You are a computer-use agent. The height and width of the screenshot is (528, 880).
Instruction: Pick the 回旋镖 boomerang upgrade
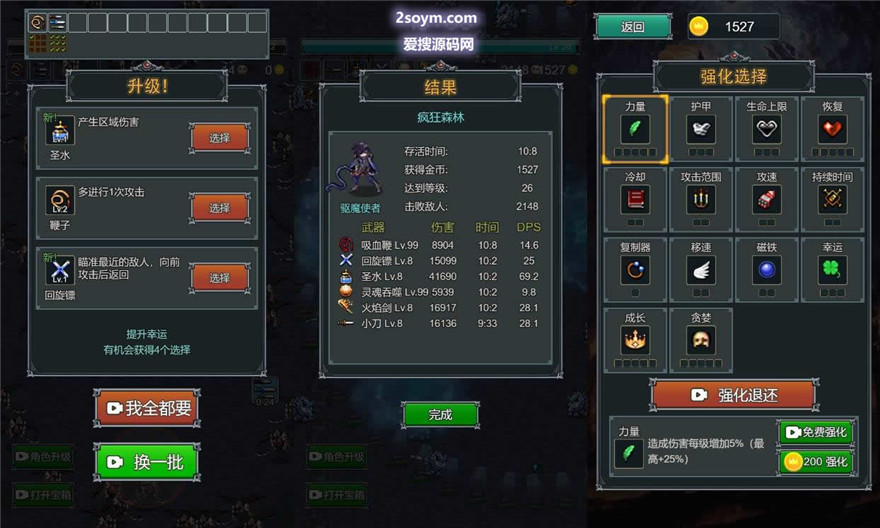click(219, 277)
